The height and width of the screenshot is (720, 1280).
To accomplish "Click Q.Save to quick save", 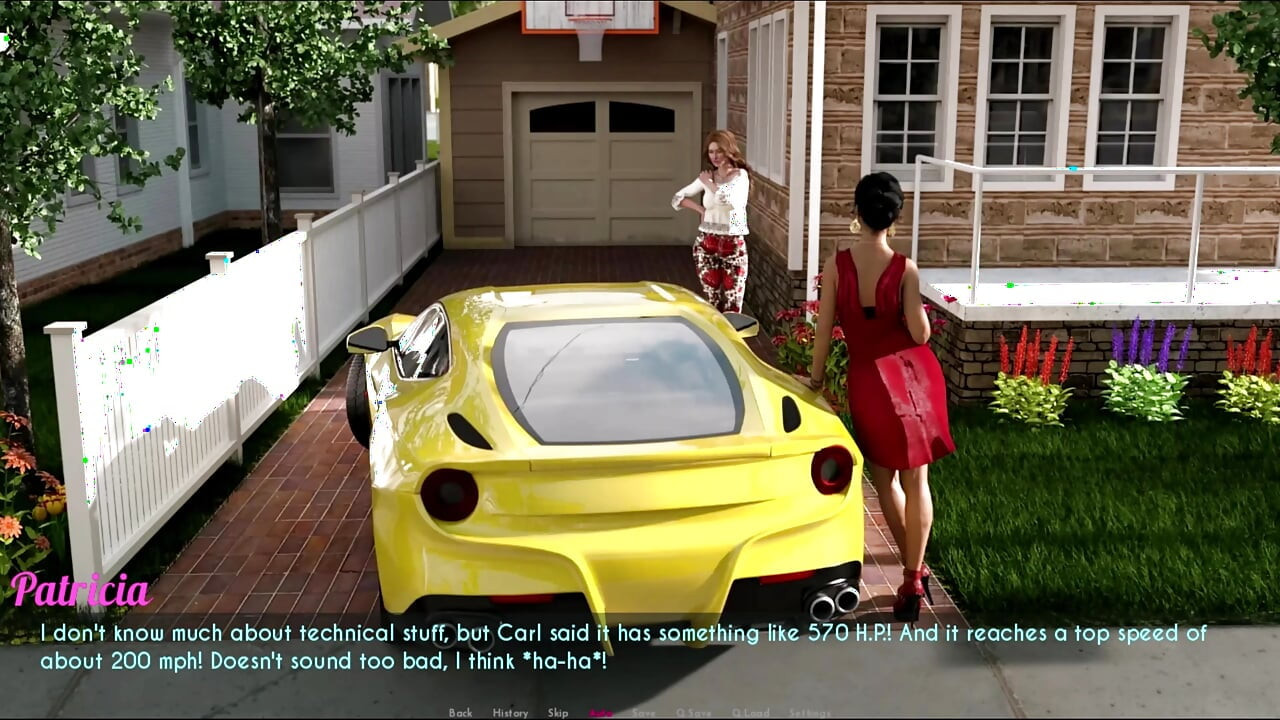I will click(x=693, y=713).
